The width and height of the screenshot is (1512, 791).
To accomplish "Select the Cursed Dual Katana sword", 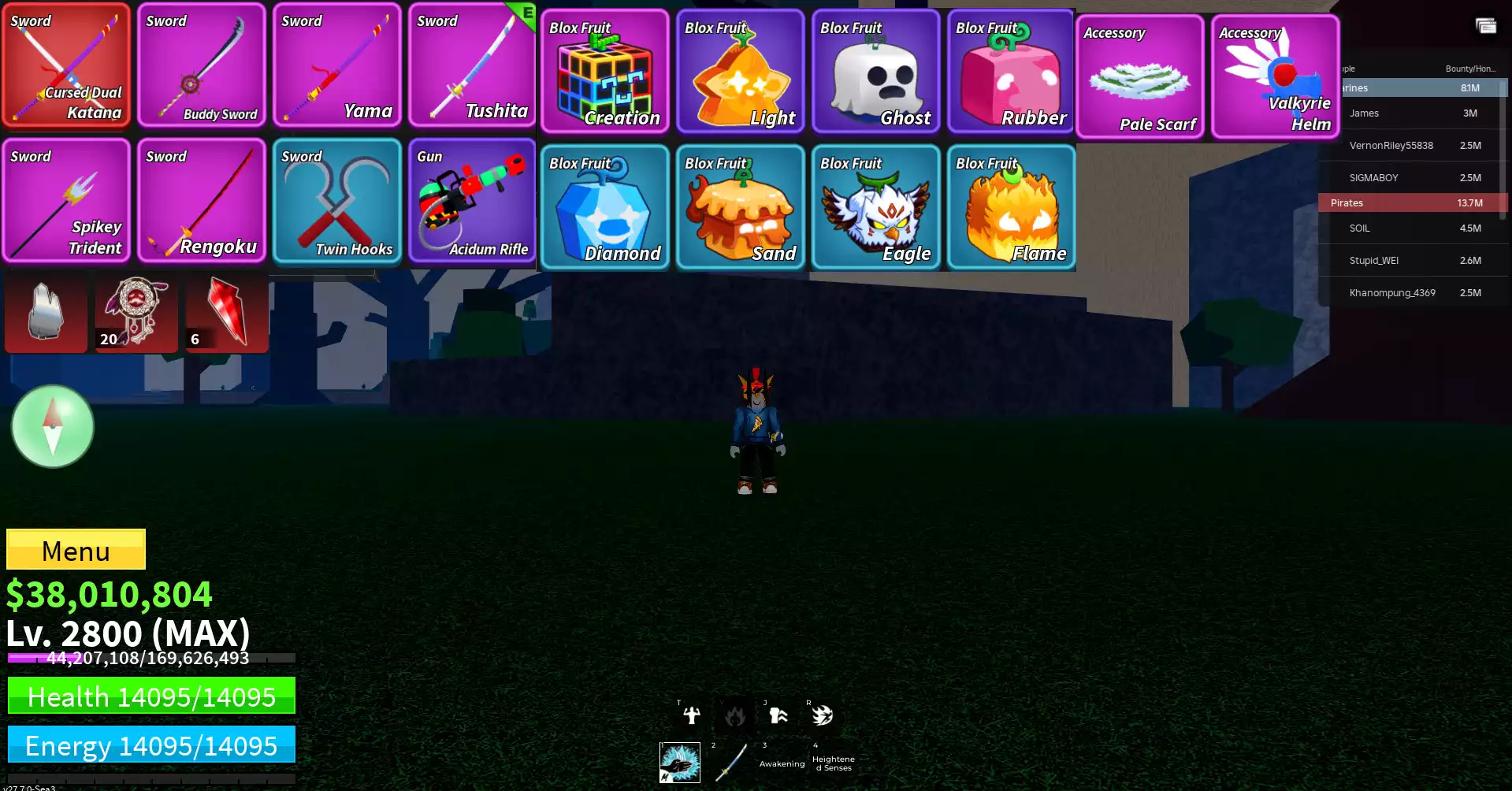I will point(66,65).
